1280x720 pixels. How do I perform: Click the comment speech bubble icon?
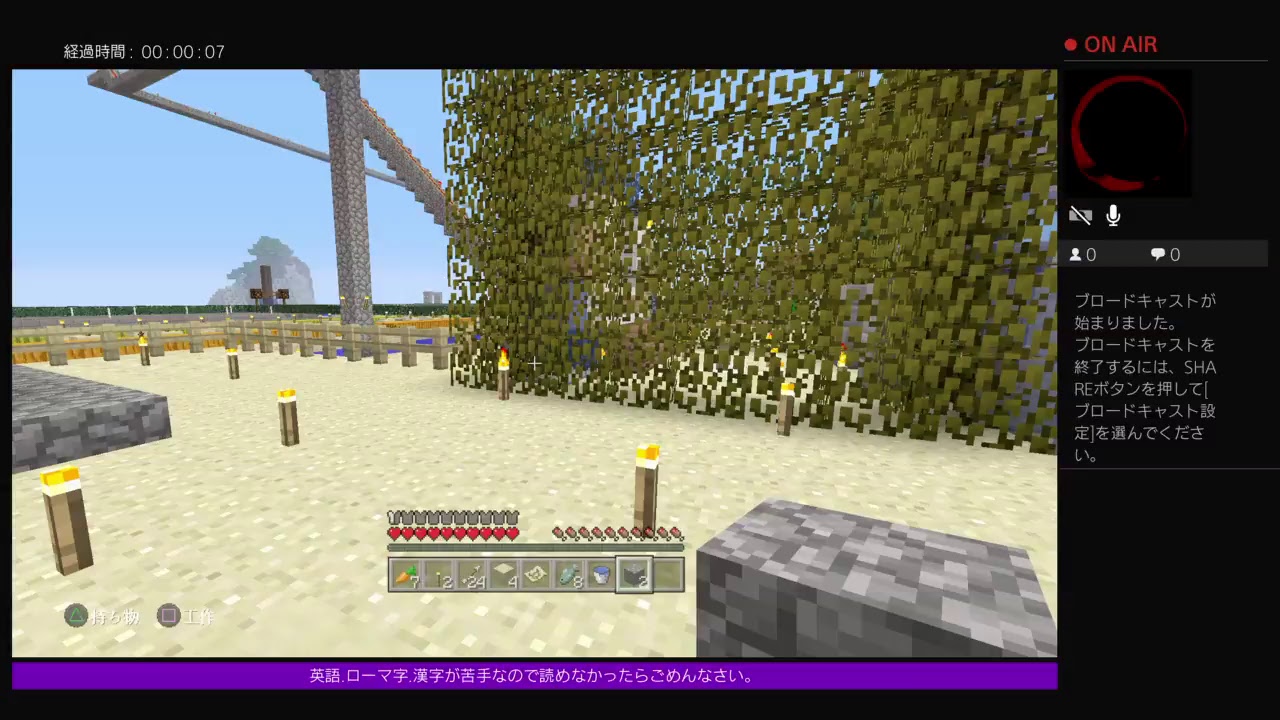(x=1160, y=254)
